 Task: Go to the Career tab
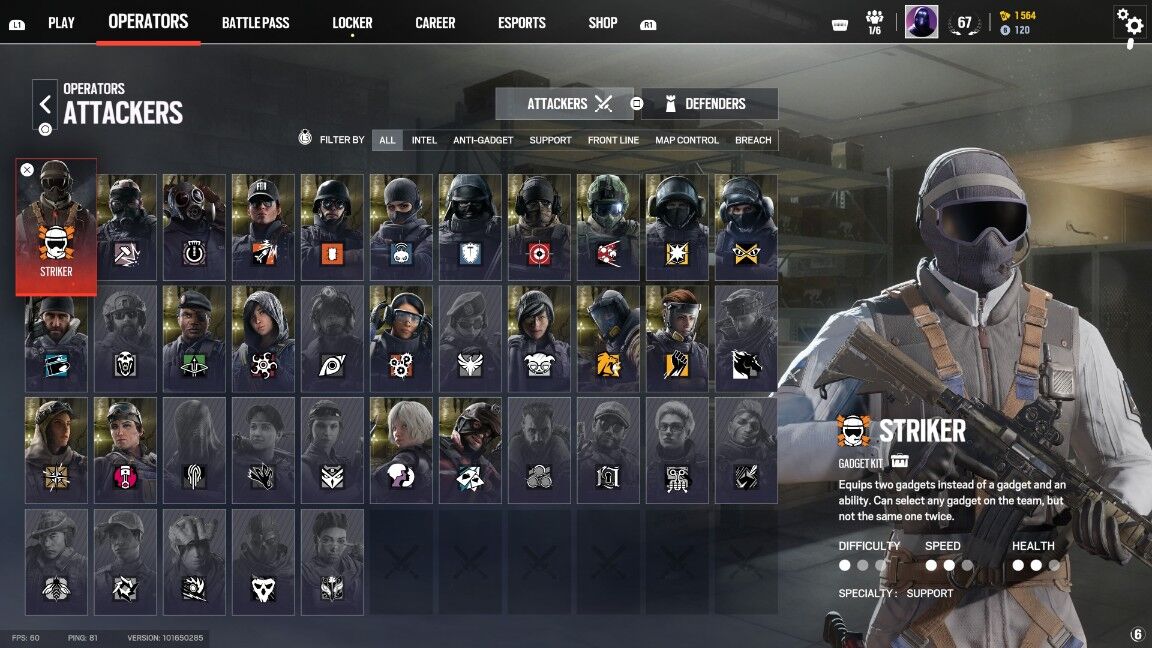(435, 22)
